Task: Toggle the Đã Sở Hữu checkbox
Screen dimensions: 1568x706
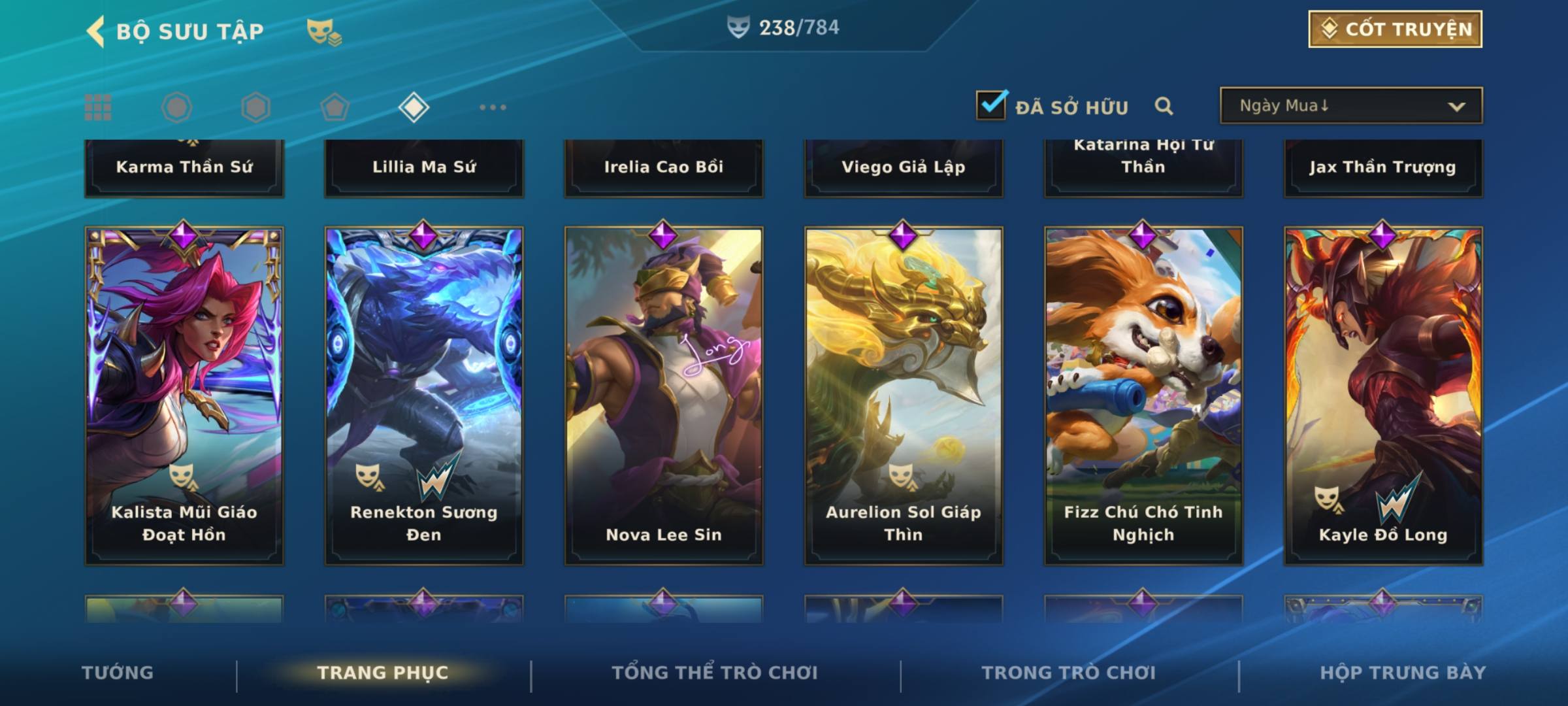Action: click(x=991, y=105)
